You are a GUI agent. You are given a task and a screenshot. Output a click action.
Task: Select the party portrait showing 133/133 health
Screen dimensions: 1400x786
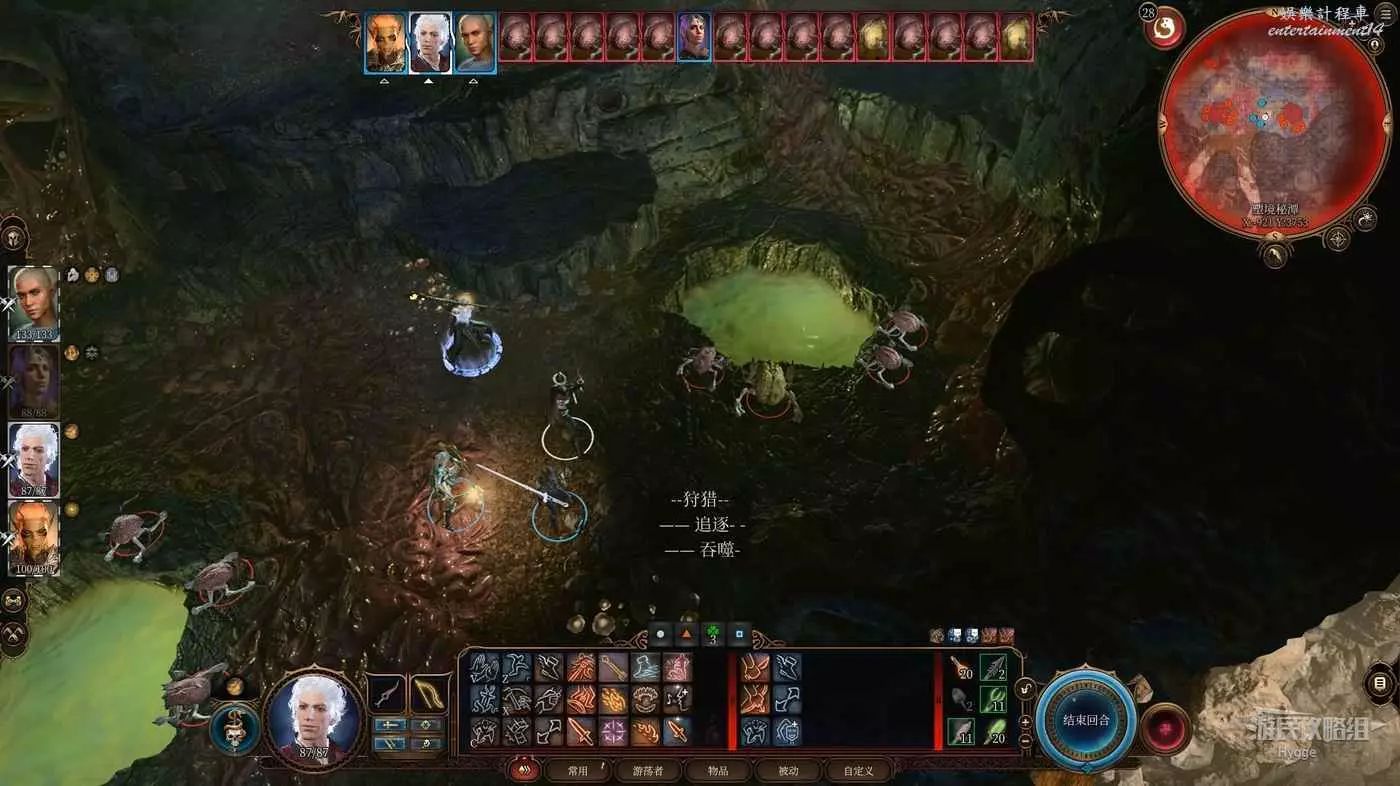tap(34, 303)
